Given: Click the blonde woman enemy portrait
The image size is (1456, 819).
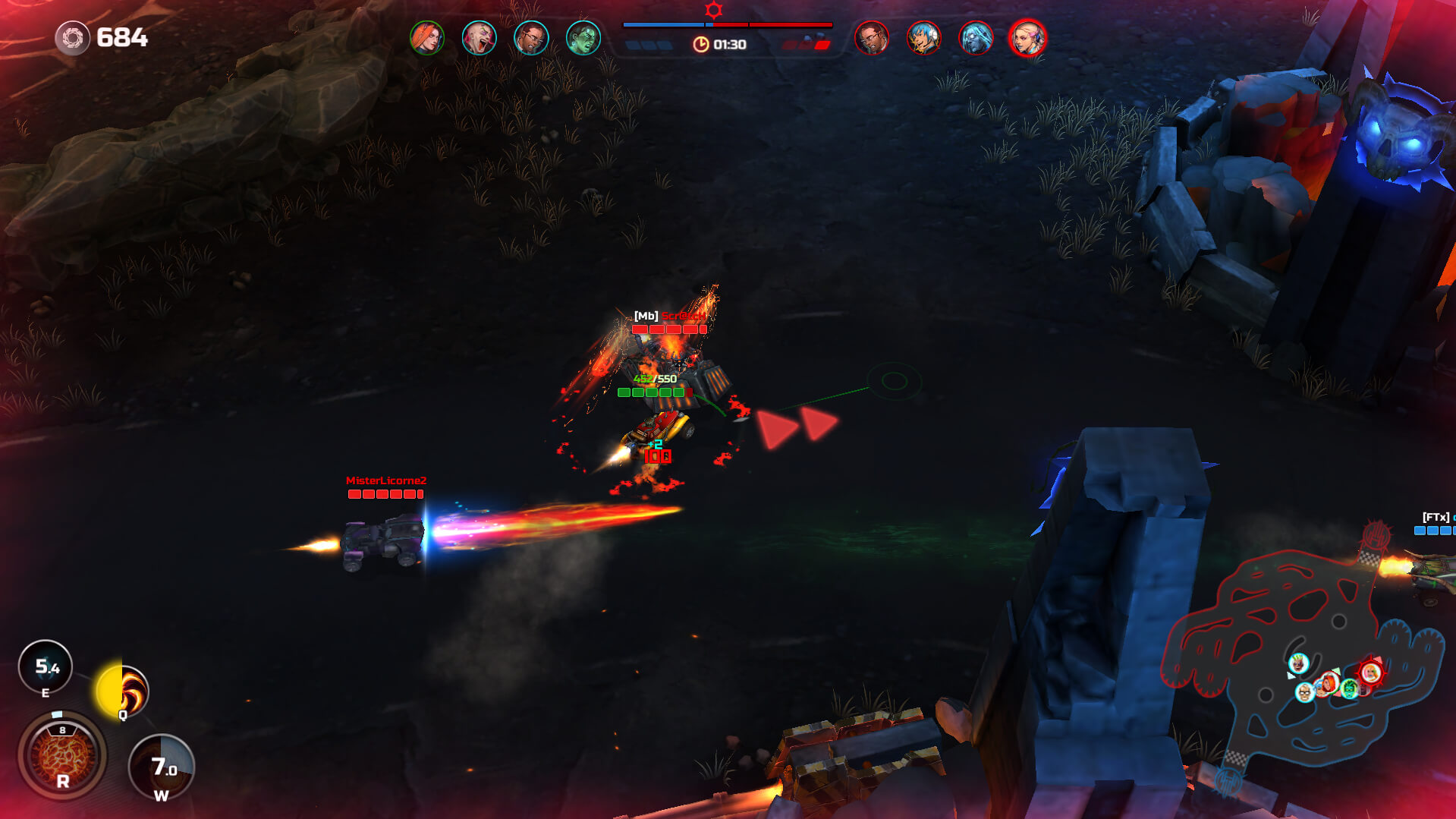Looking at the screenshot, I should [1028, 38].
